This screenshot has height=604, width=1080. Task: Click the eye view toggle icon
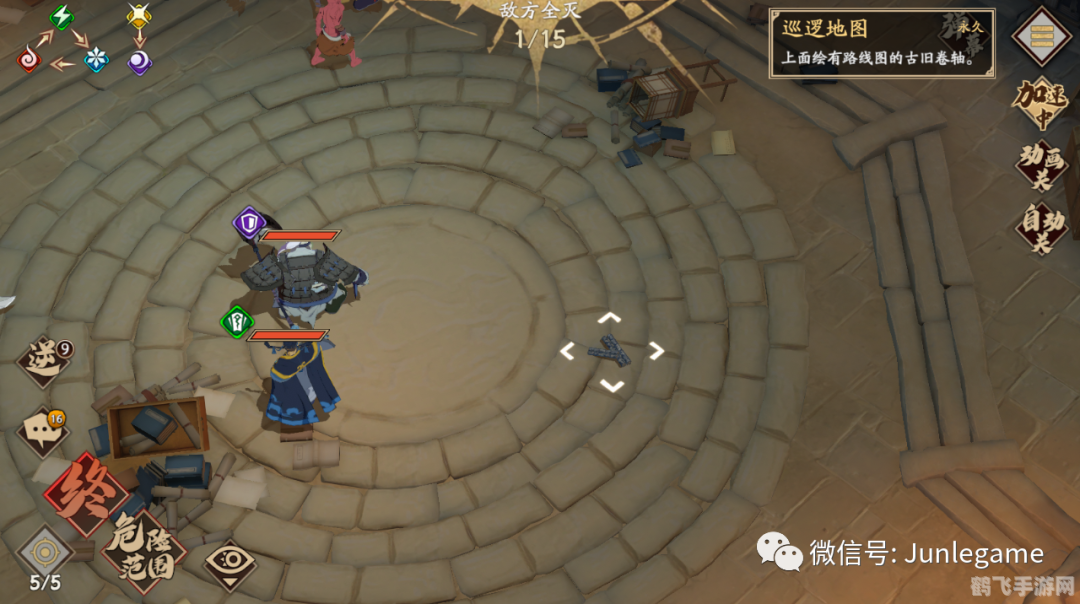coord(231,564)
